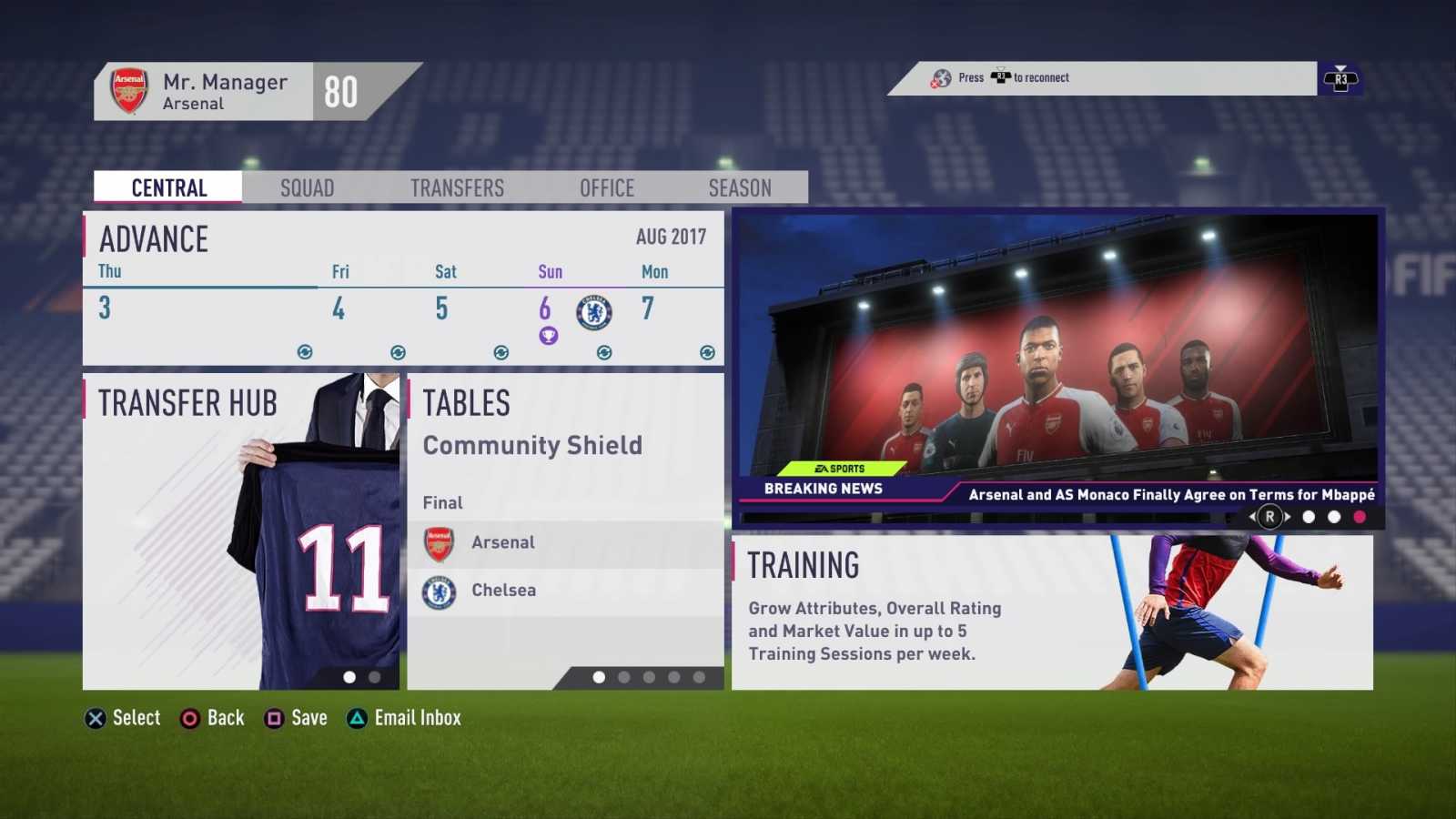Switch to the Transfers tab
This screenshot has width=1456, height=819.
457,187
